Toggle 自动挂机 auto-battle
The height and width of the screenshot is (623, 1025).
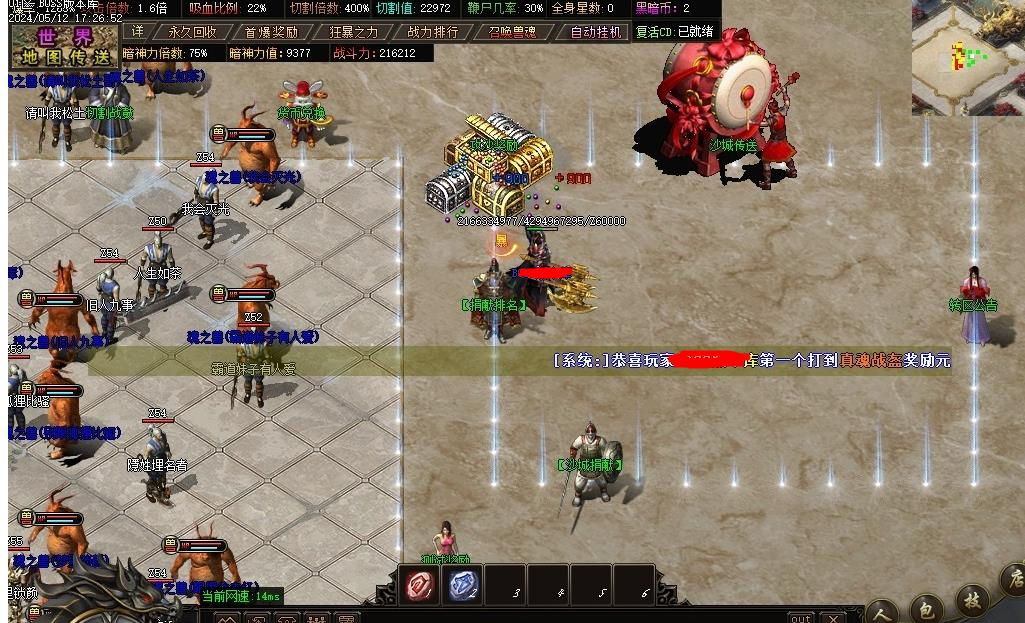(x=595, y=32)
